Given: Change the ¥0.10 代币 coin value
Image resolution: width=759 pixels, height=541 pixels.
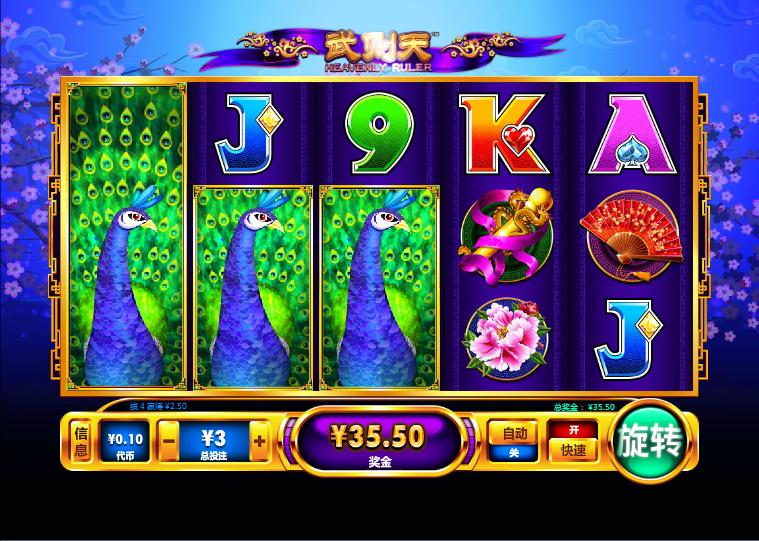Looking at the screenshot, I should click(x=127, y=441).
